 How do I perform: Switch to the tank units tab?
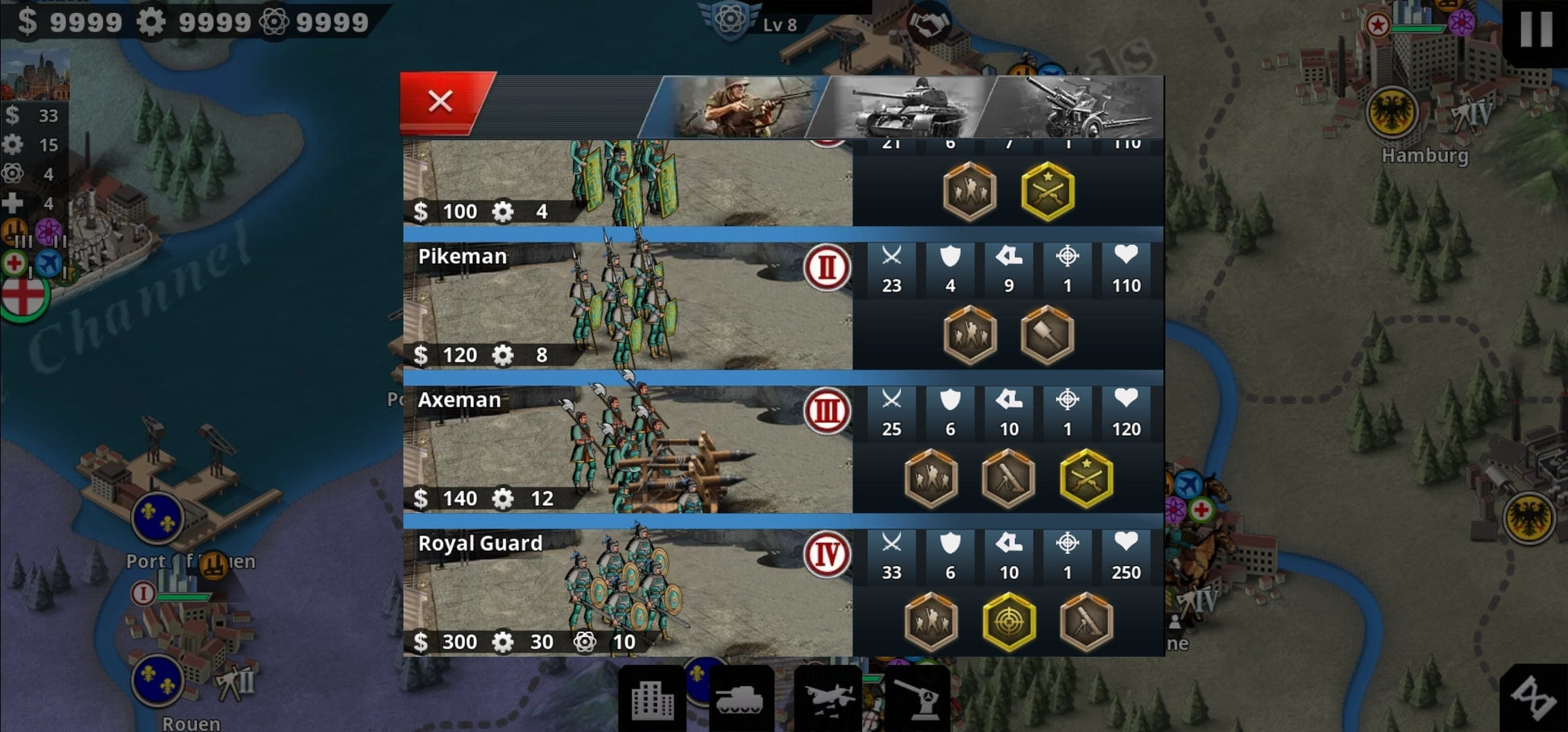[905, 106]
